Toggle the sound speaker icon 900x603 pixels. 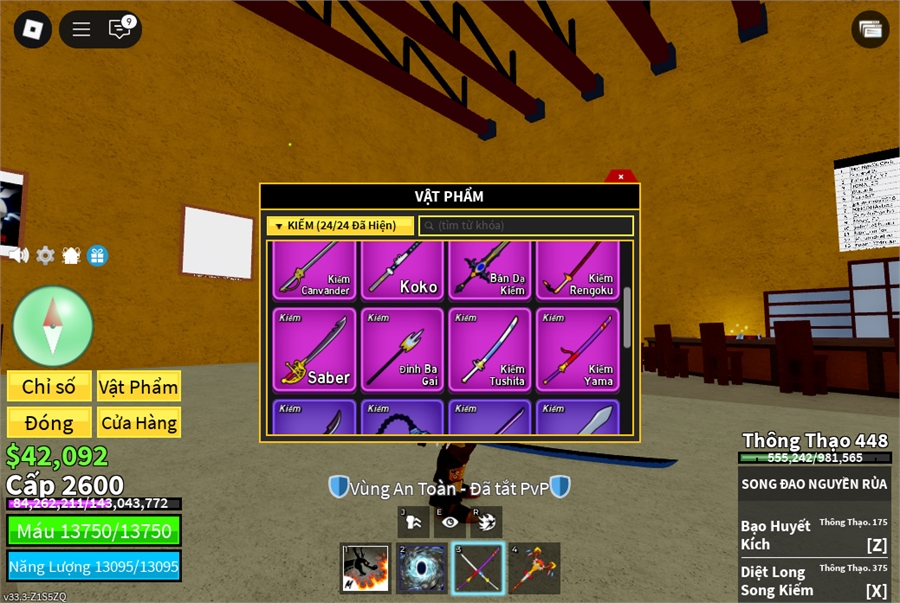19,255
